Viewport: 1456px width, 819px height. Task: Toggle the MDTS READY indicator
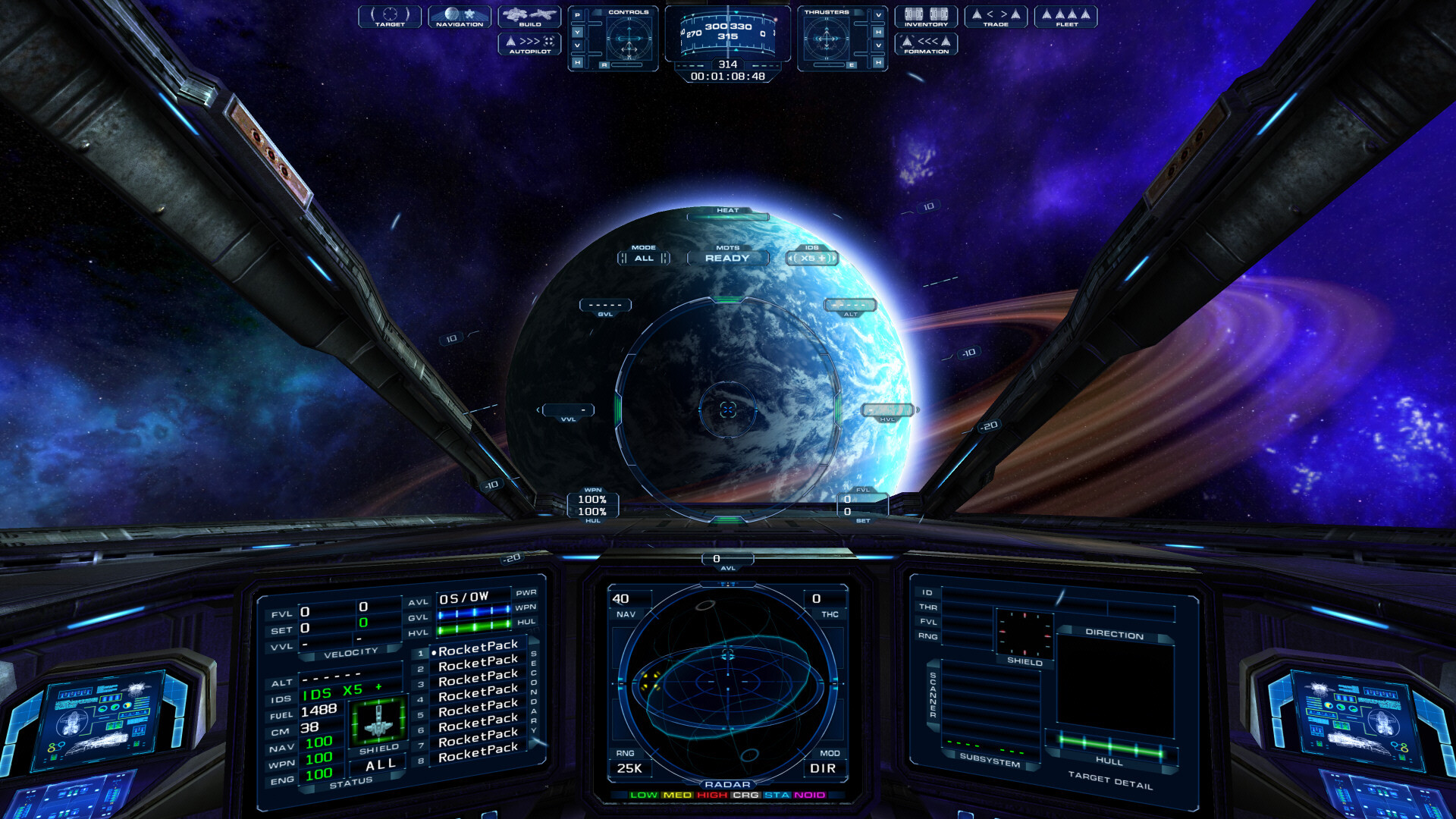728,259
